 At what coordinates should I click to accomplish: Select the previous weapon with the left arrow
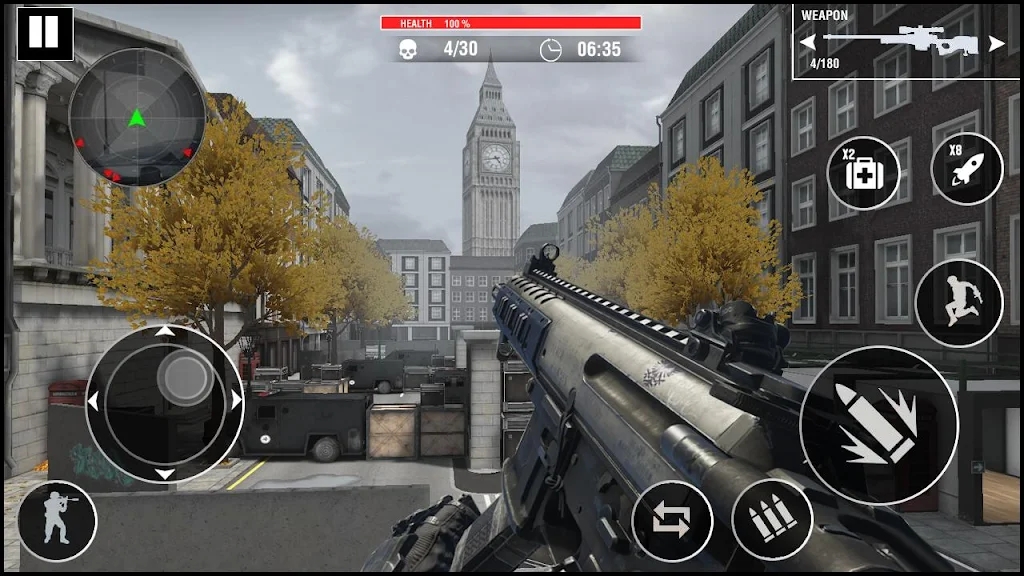(808, 43)
